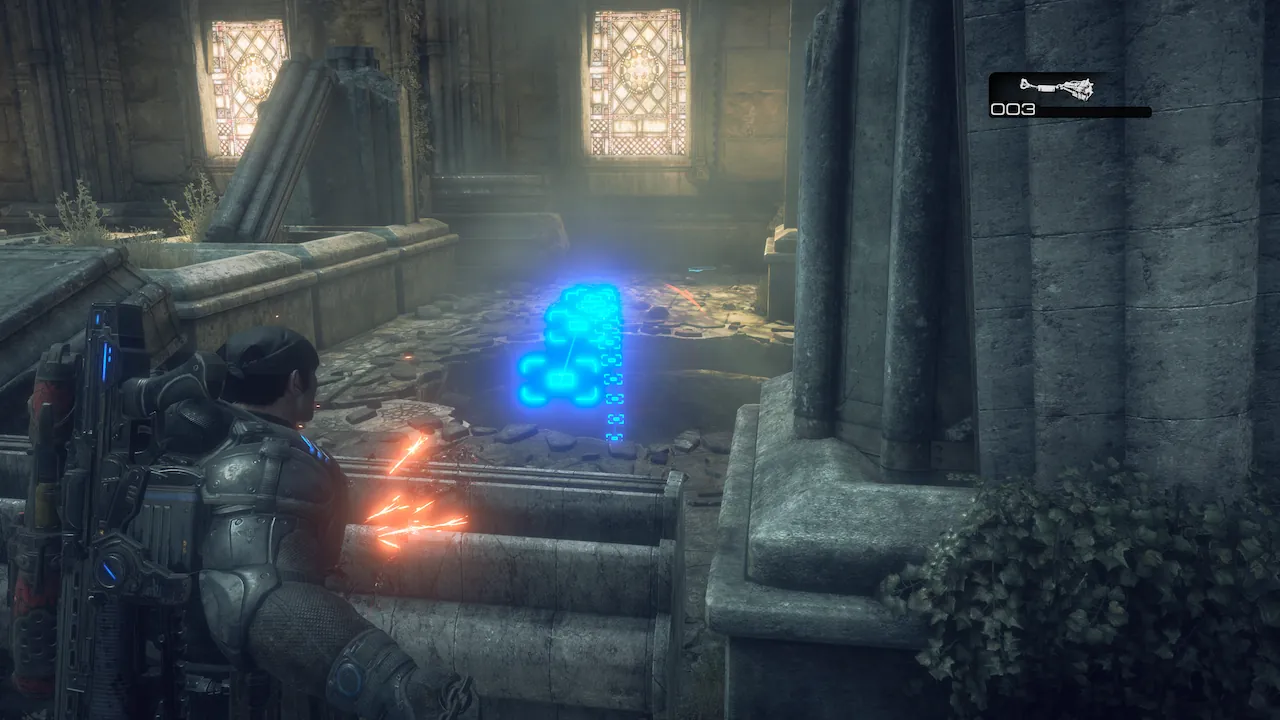Select the equipped weapon icon in the HUD

point(1056,88)
